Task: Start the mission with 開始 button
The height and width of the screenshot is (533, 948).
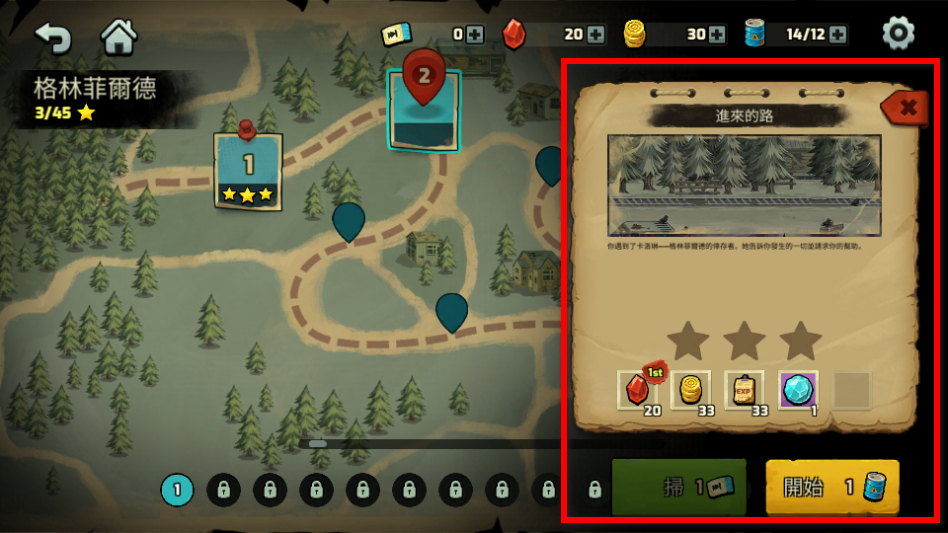Action: [832, 487]
